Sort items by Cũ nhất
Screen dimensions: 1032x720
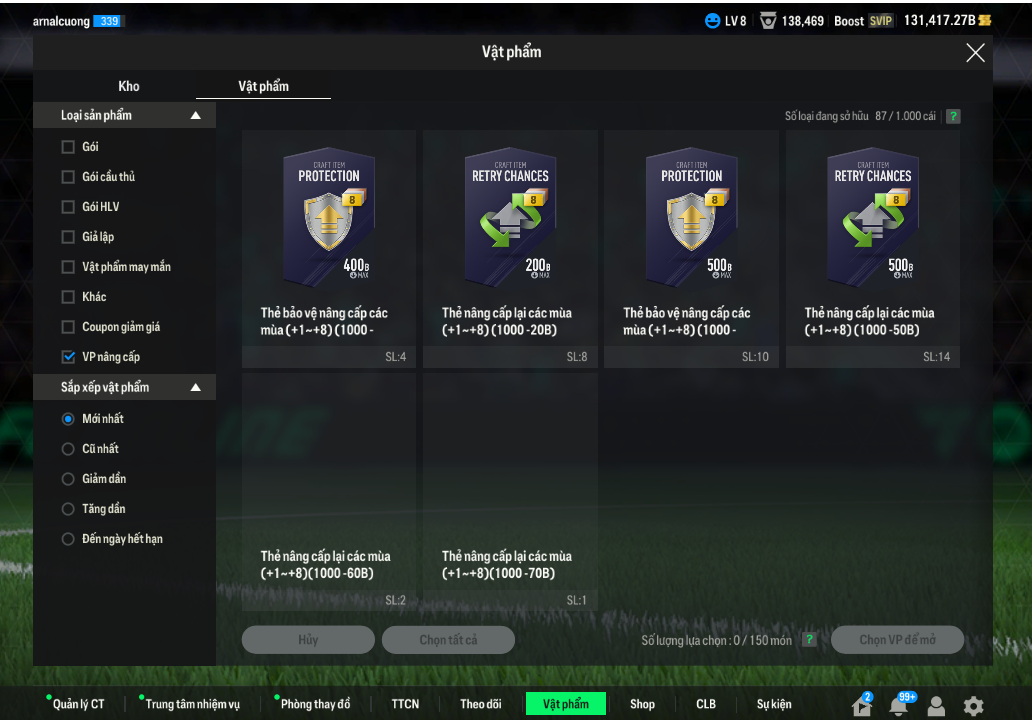point(68,449)
